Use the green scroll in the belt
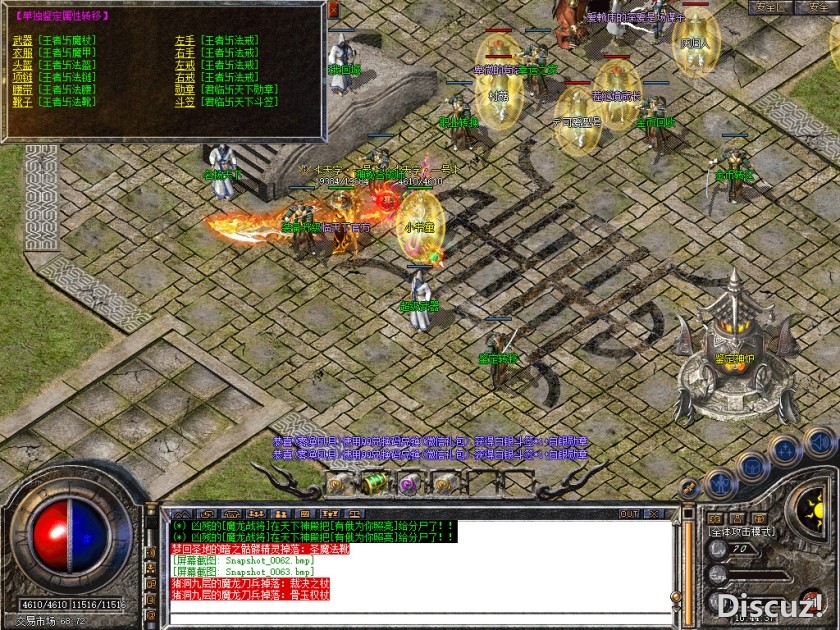The height and width of the screenshot is (630, 840). 373,483
